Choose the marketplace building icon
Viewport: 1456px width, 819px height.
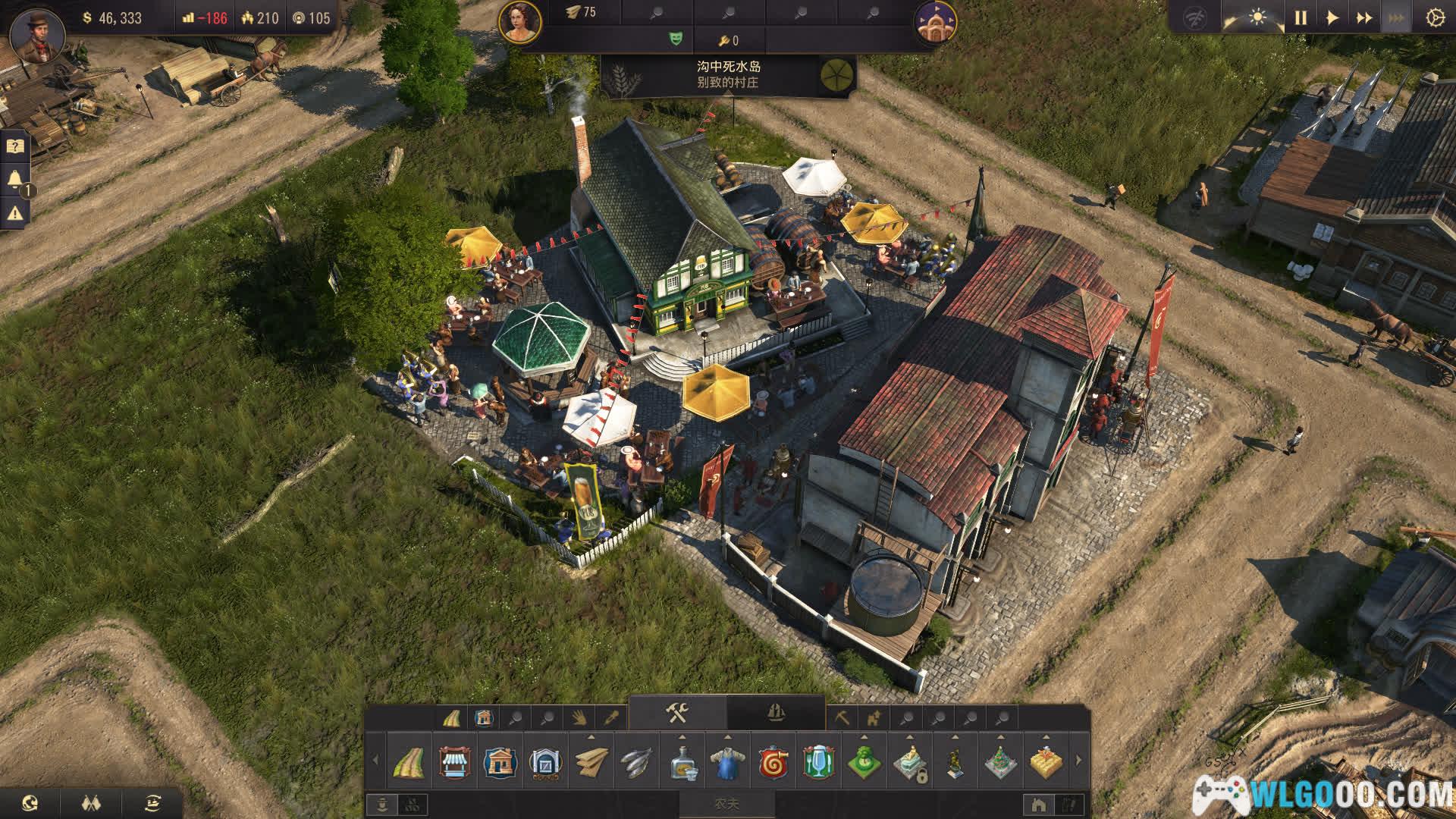click(454, 762)
